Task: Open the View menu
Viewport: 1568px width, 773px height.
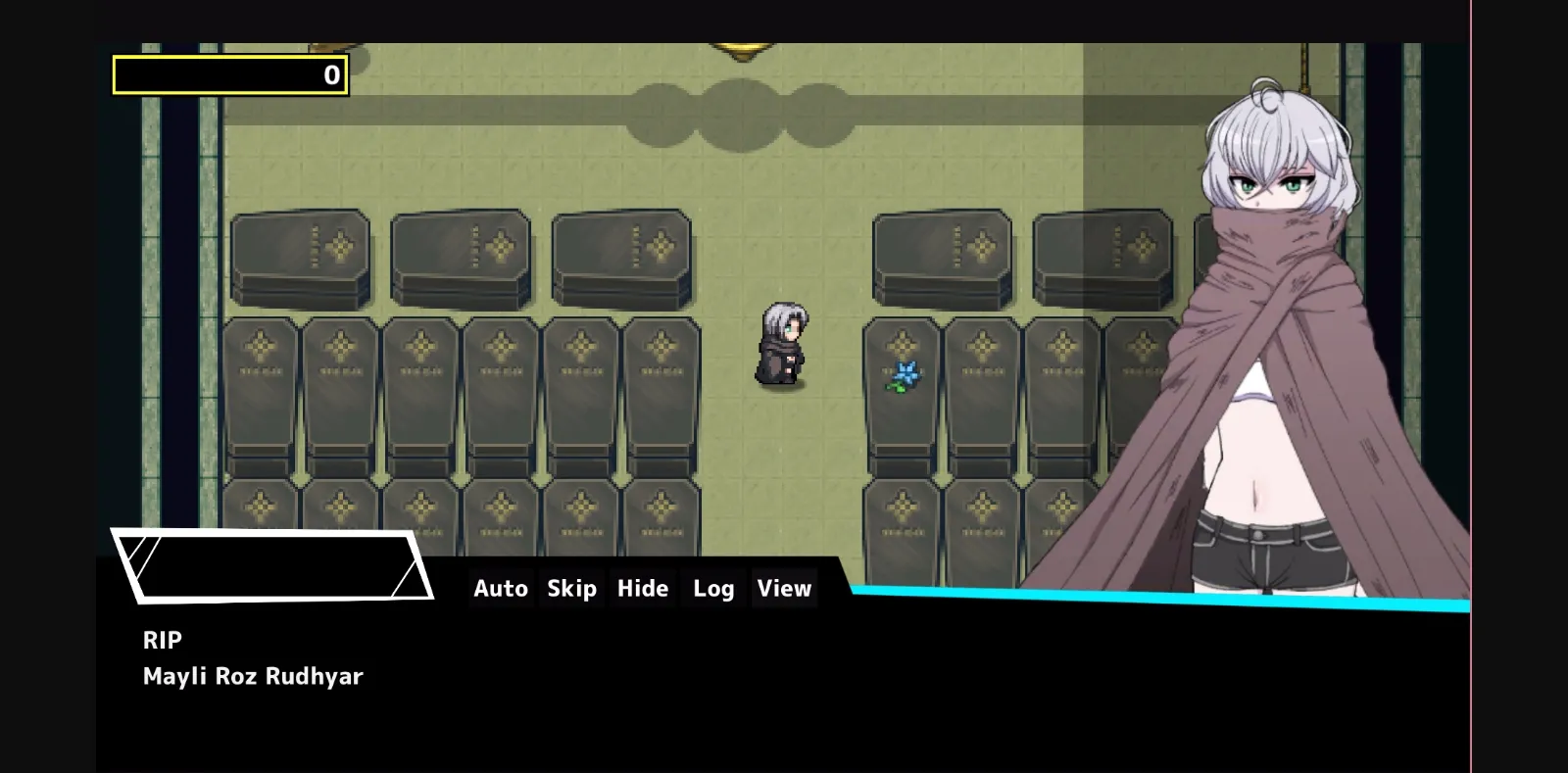Action: (783, 588)
